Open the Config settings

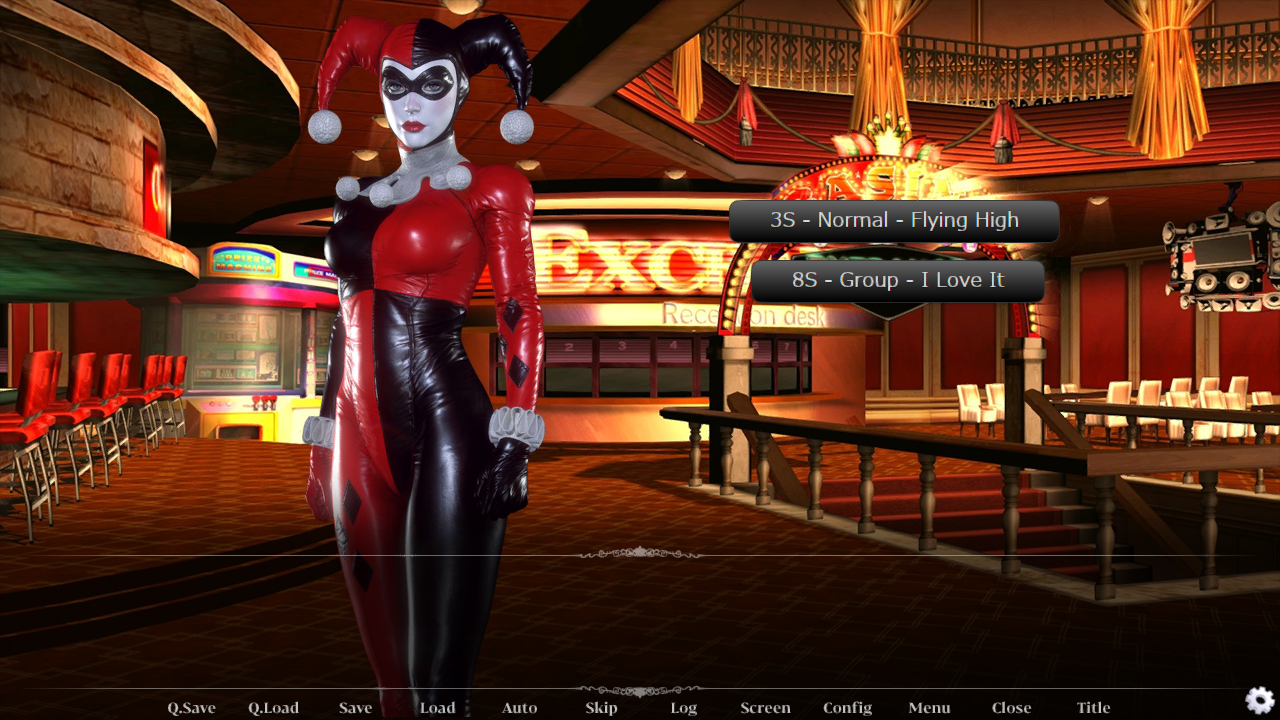(847, 708)
